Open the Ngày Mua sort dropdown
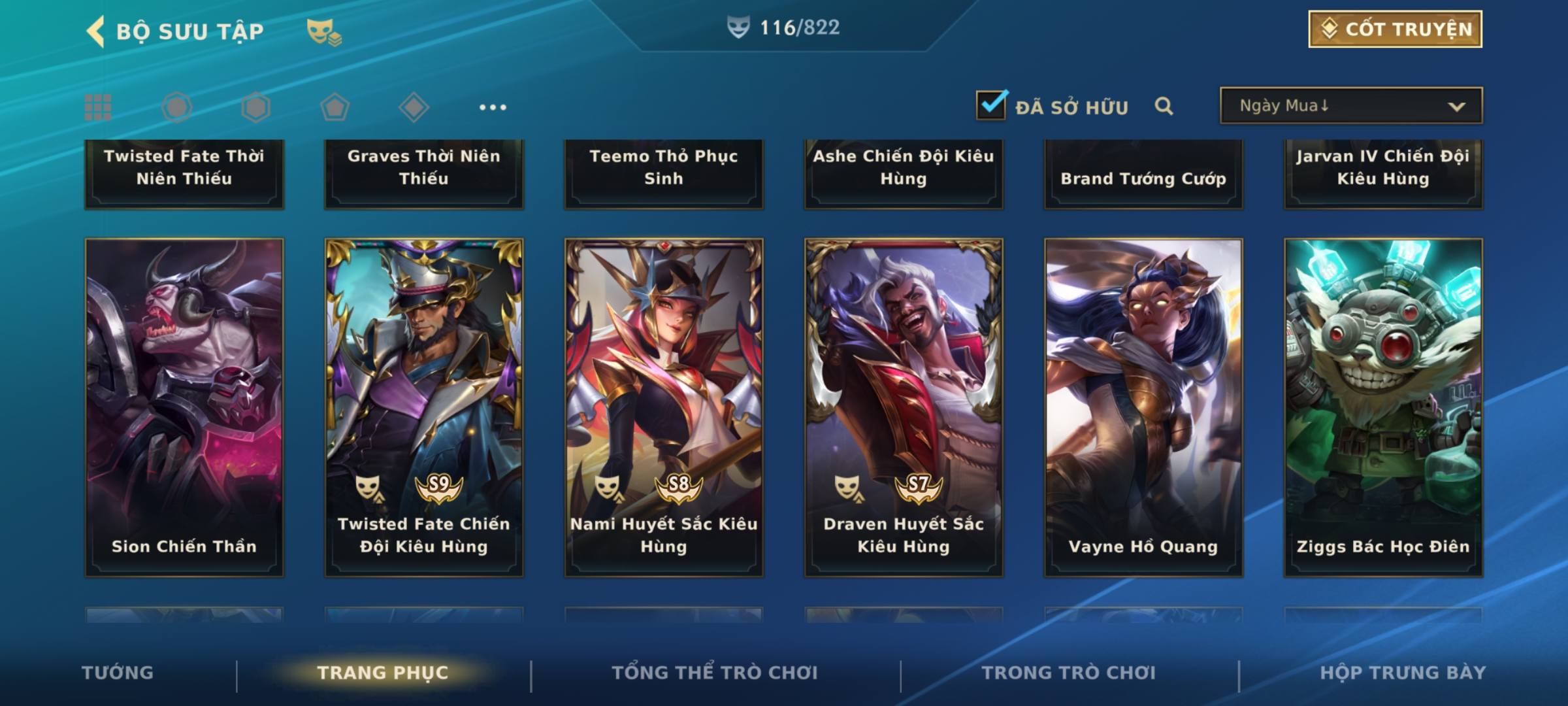1568x706 pixels. [1350, 106]
